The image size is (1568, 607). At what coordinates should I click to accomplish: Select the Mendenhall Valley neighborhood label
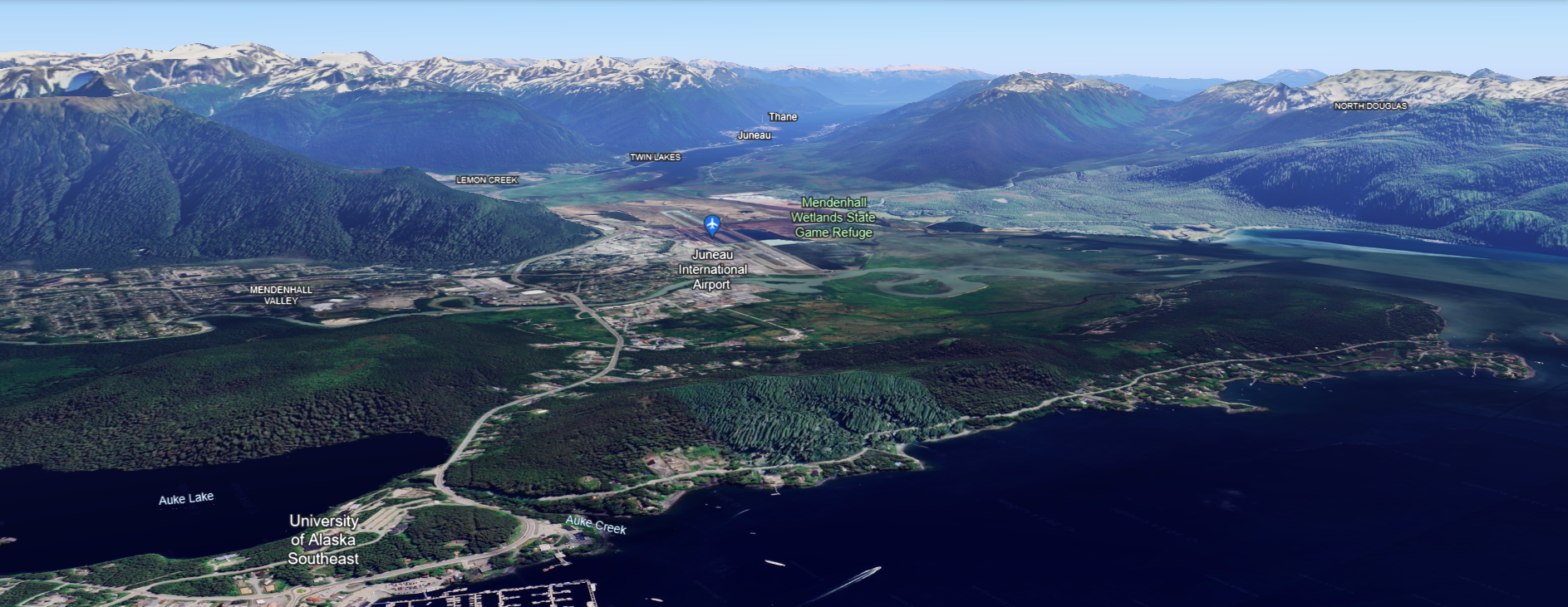[x=281, y=296]
